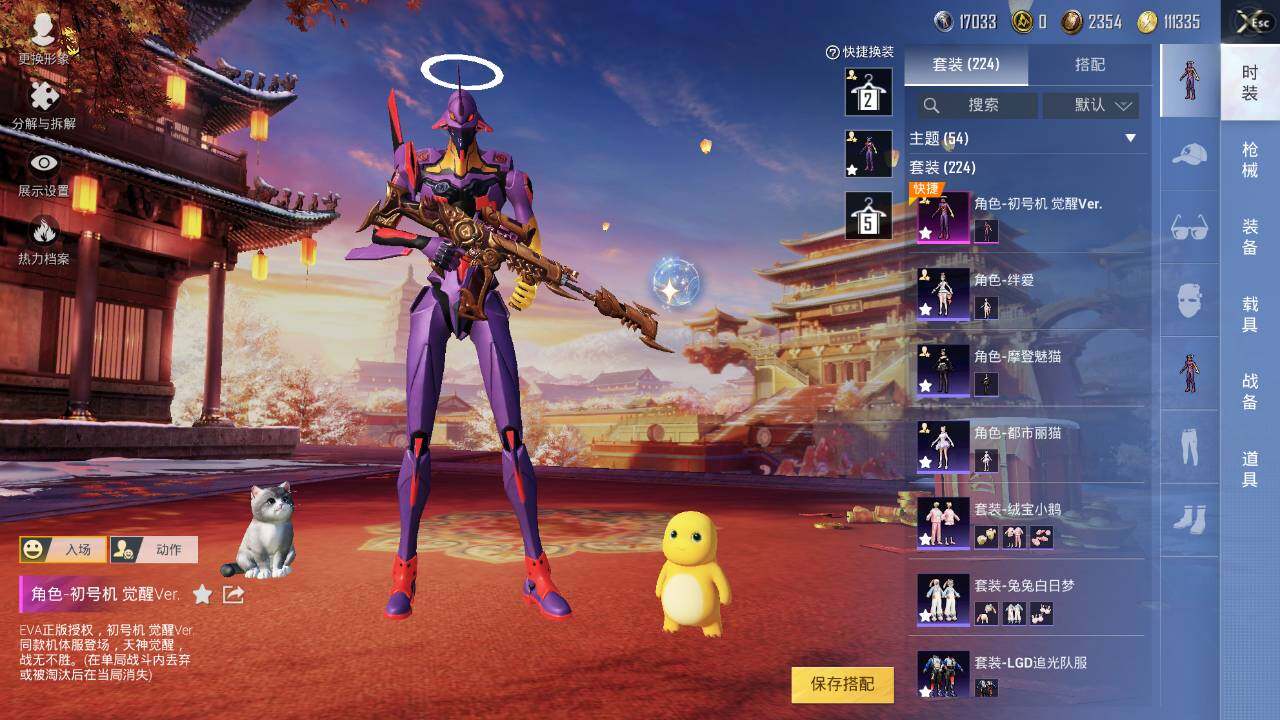
Task: Close the wardrobe with the Esc button
Action: coord(1251,22)
